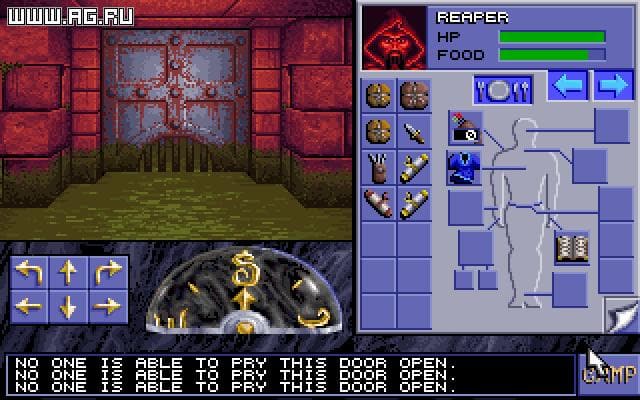Move forward using the up arrow
This screenshot has width=640, height=400.
click(x=68, y=272)
